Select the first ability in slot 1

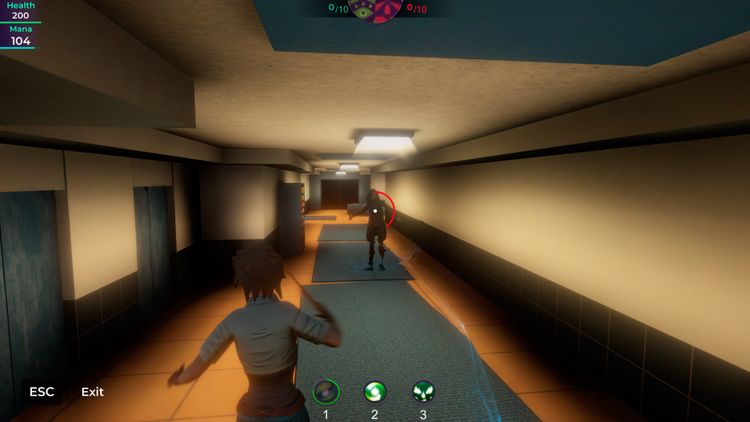point(326,391)
